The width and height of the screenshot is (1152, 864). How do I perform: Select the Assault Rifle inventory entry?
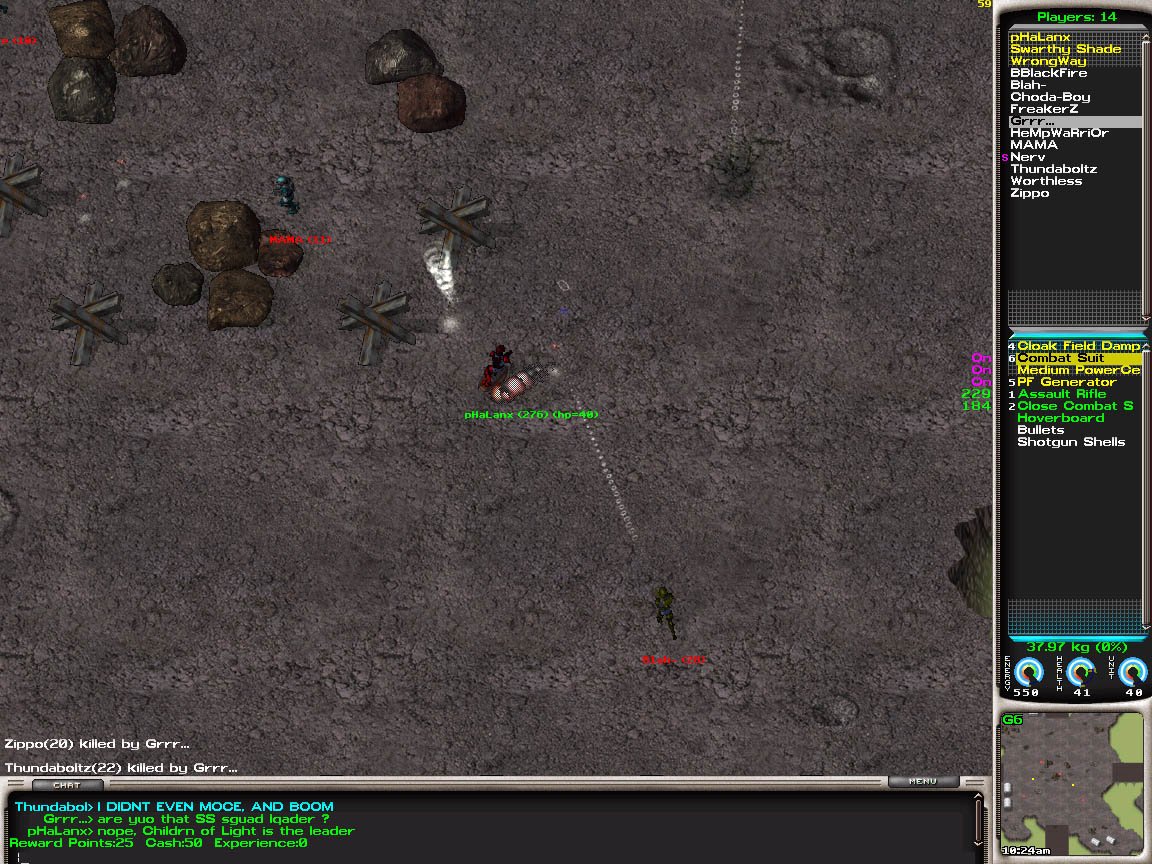pyautogui.click(x=1062, y=394)
